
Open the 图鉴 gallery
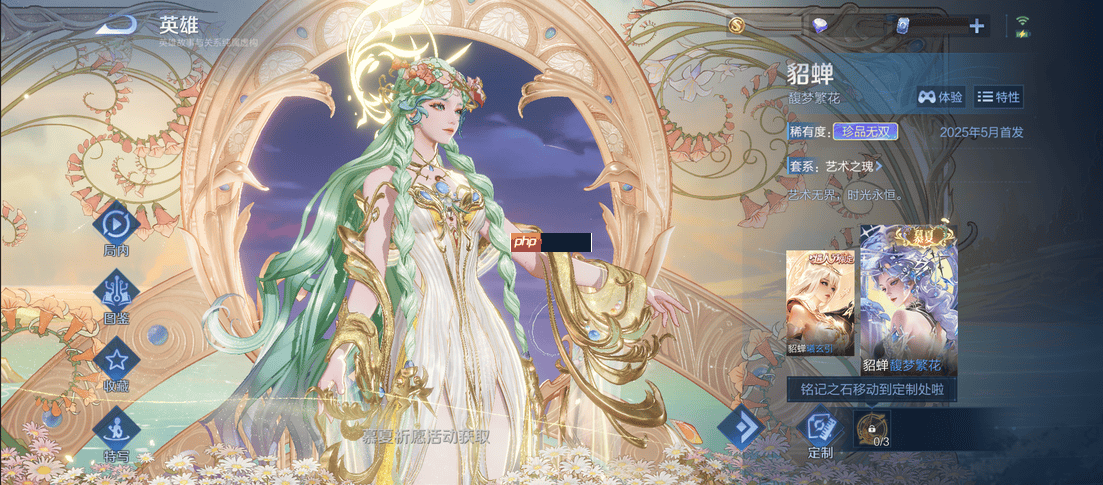pyautogui.click(x=116, y=291)
